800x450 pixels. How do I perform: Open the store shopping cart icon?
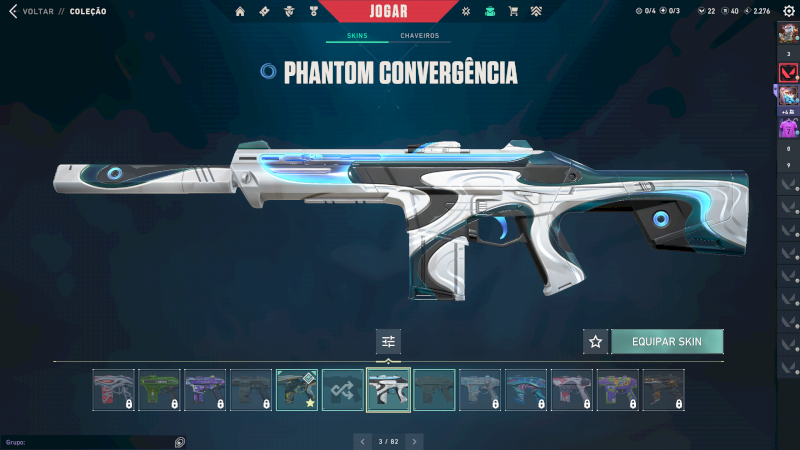click(513, 11)
